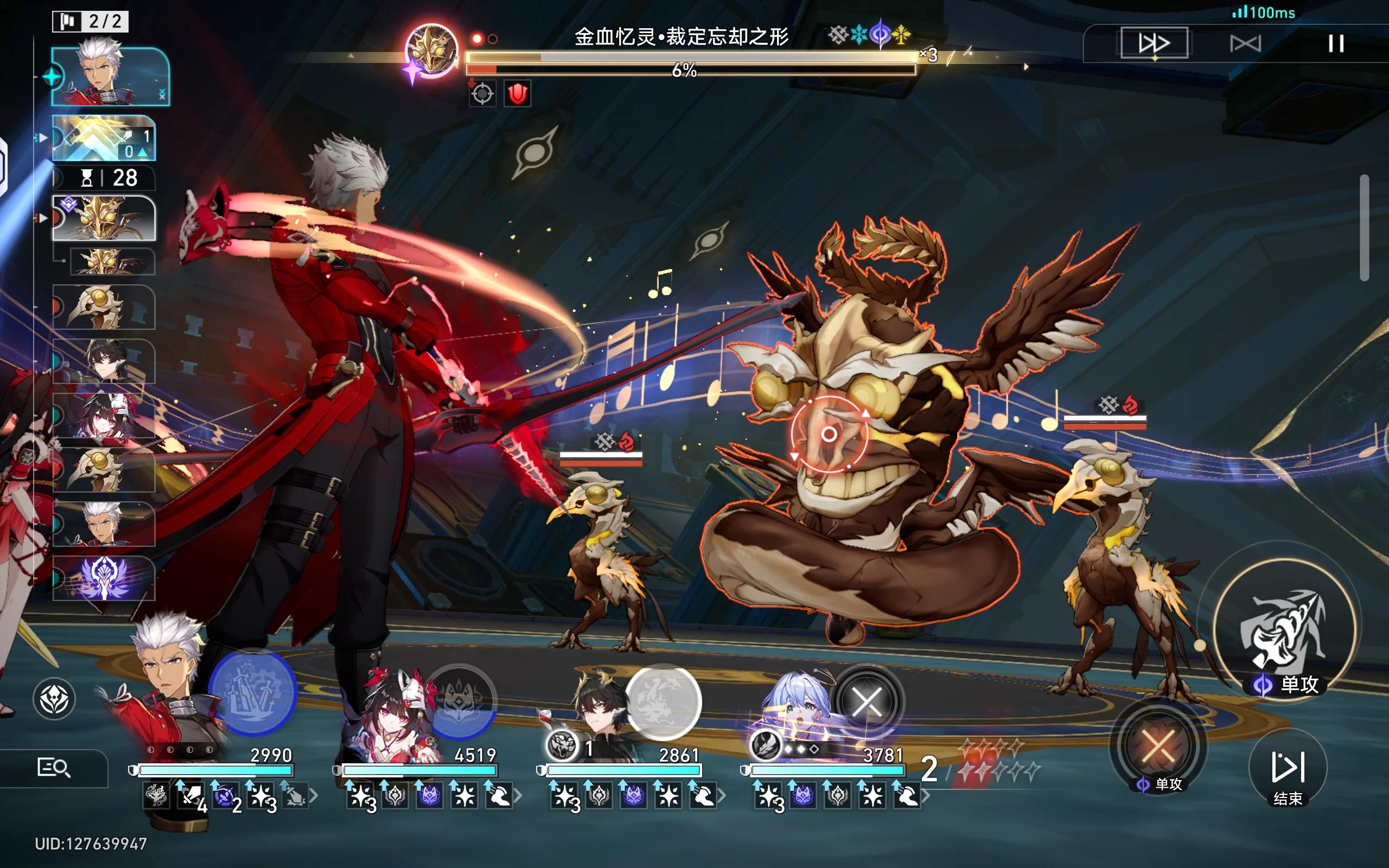Open the battle details magnifier button

(53, 768)
